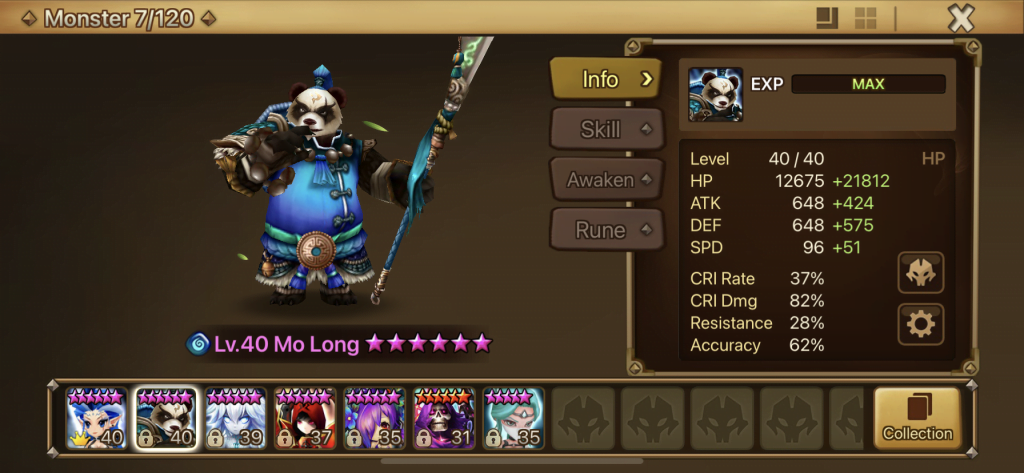
Task: Open the Awaken tab
Action: click(606, 180)
